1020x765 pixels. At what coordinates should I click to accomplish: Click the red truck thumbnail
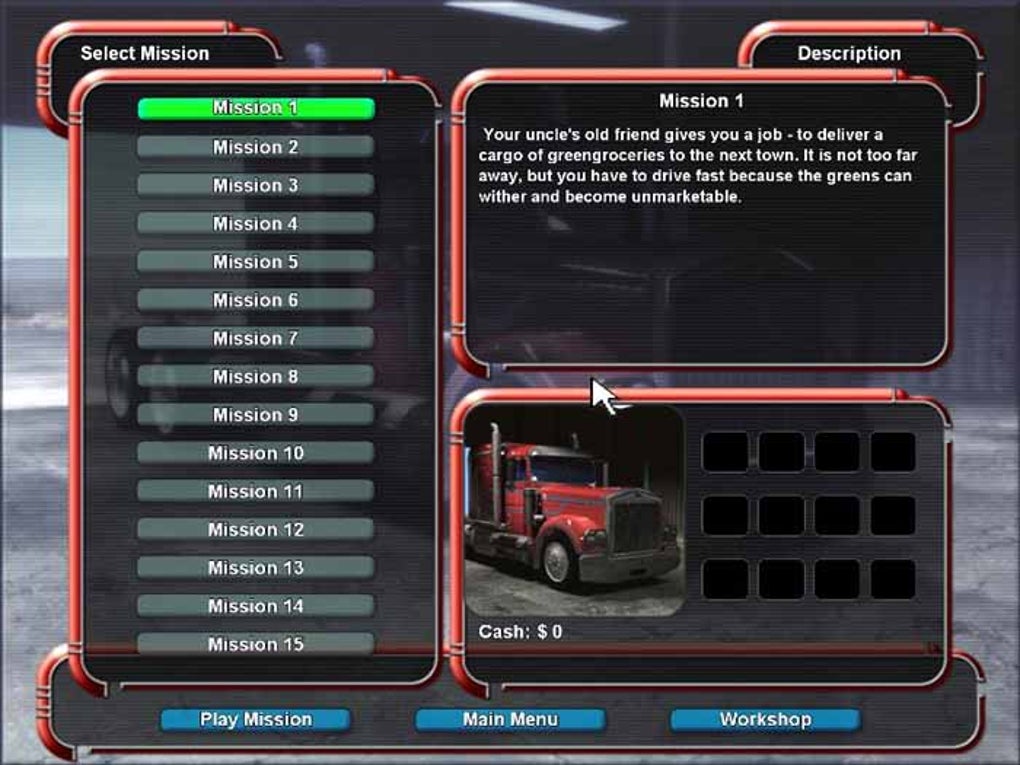point(574,510)
